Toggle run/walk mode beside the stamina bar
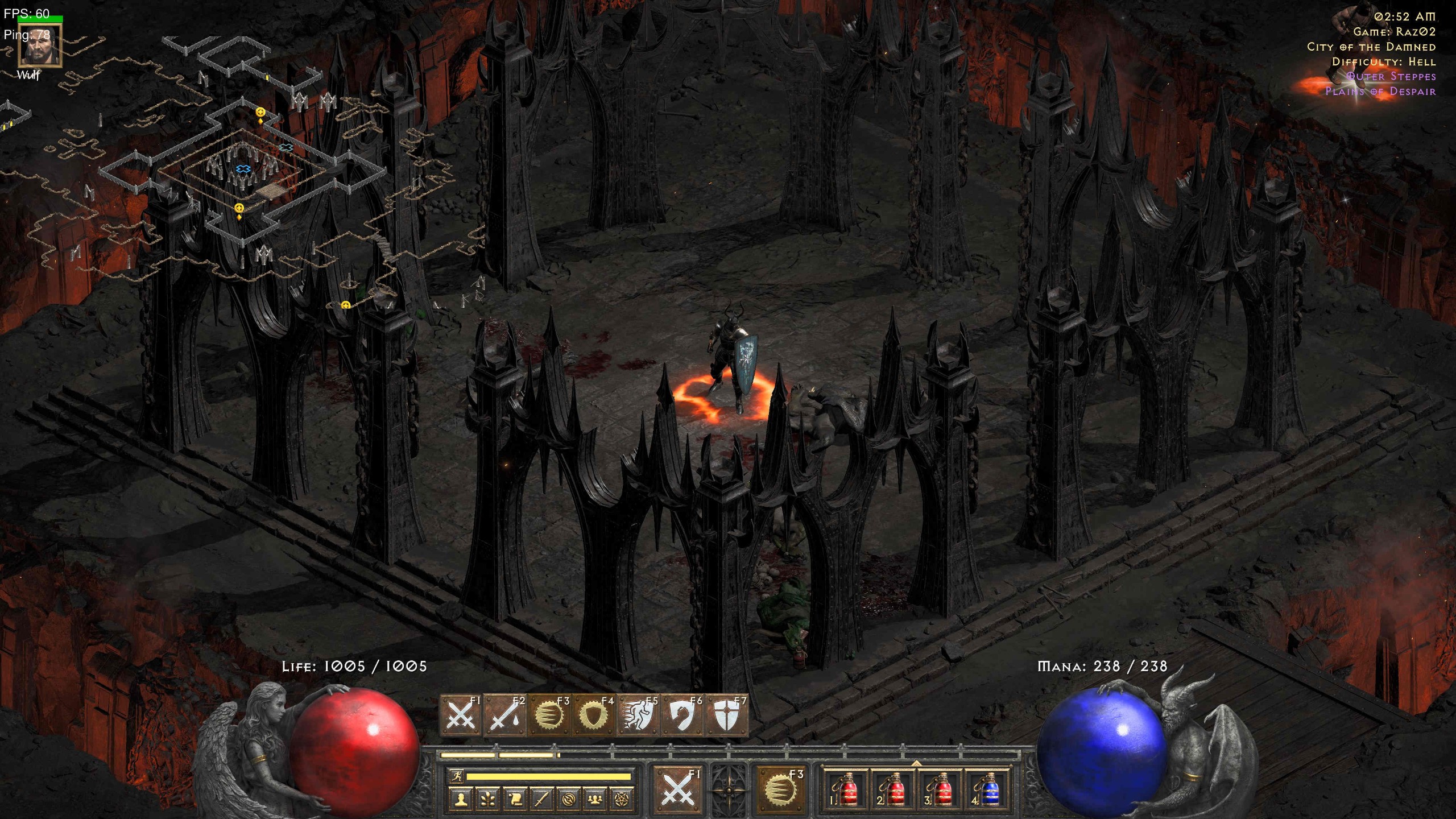 (x=457, y=777)
